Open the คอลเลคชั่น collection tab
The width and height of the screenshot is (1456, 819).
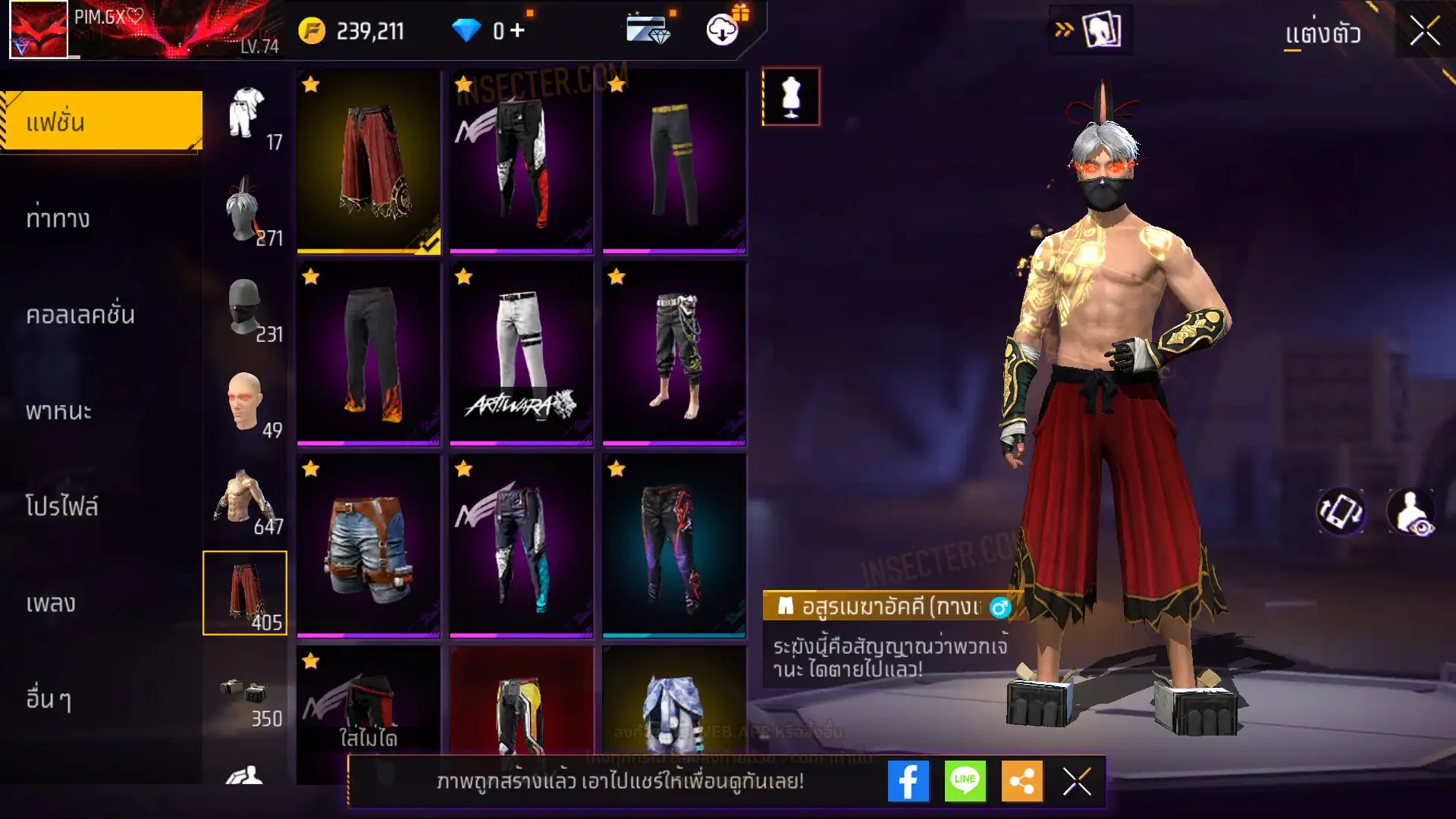80,315
